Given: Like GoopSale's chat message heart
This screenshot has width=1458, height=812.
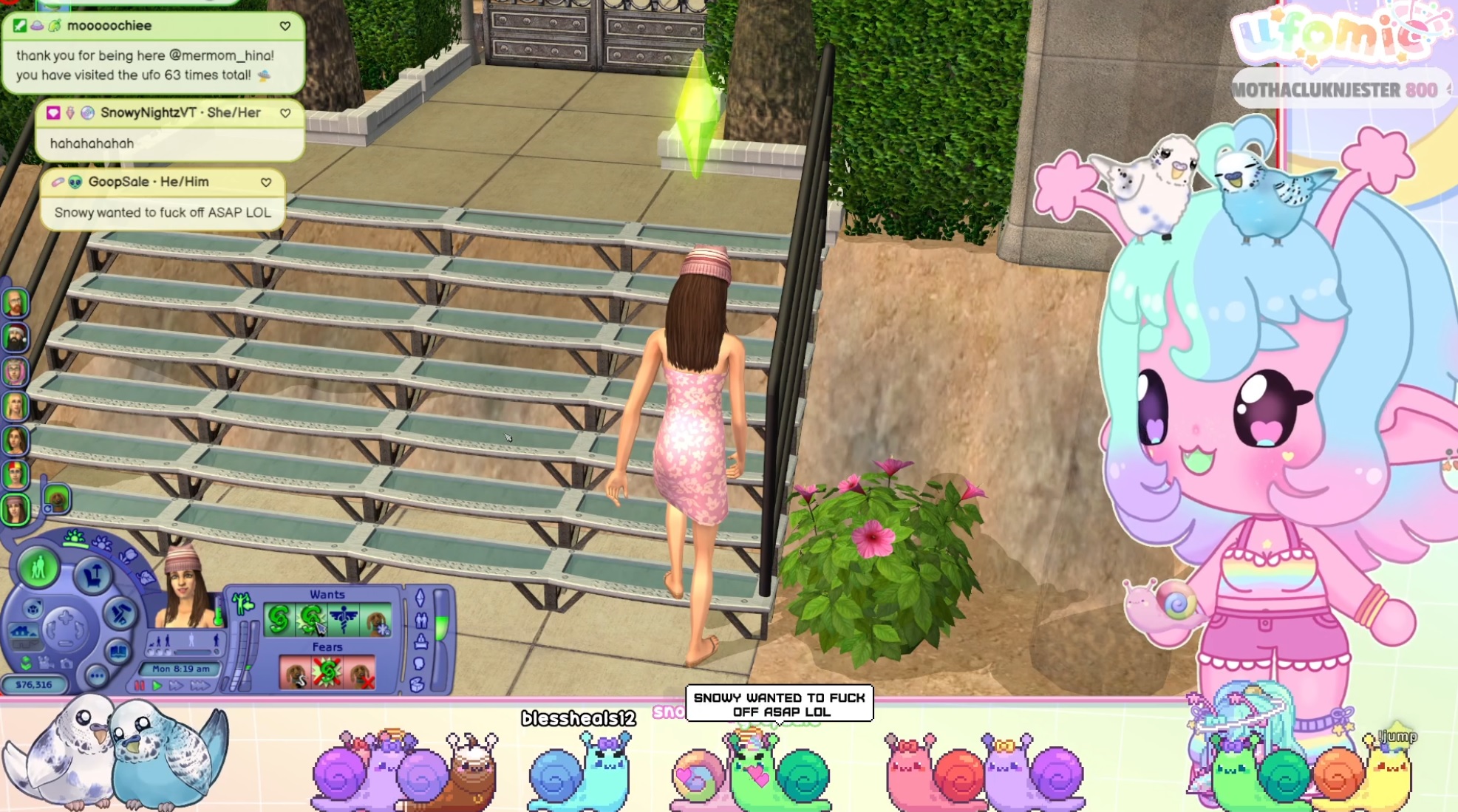Looking at the screenshot, I should pyautogui.click(x=266, y=182).
